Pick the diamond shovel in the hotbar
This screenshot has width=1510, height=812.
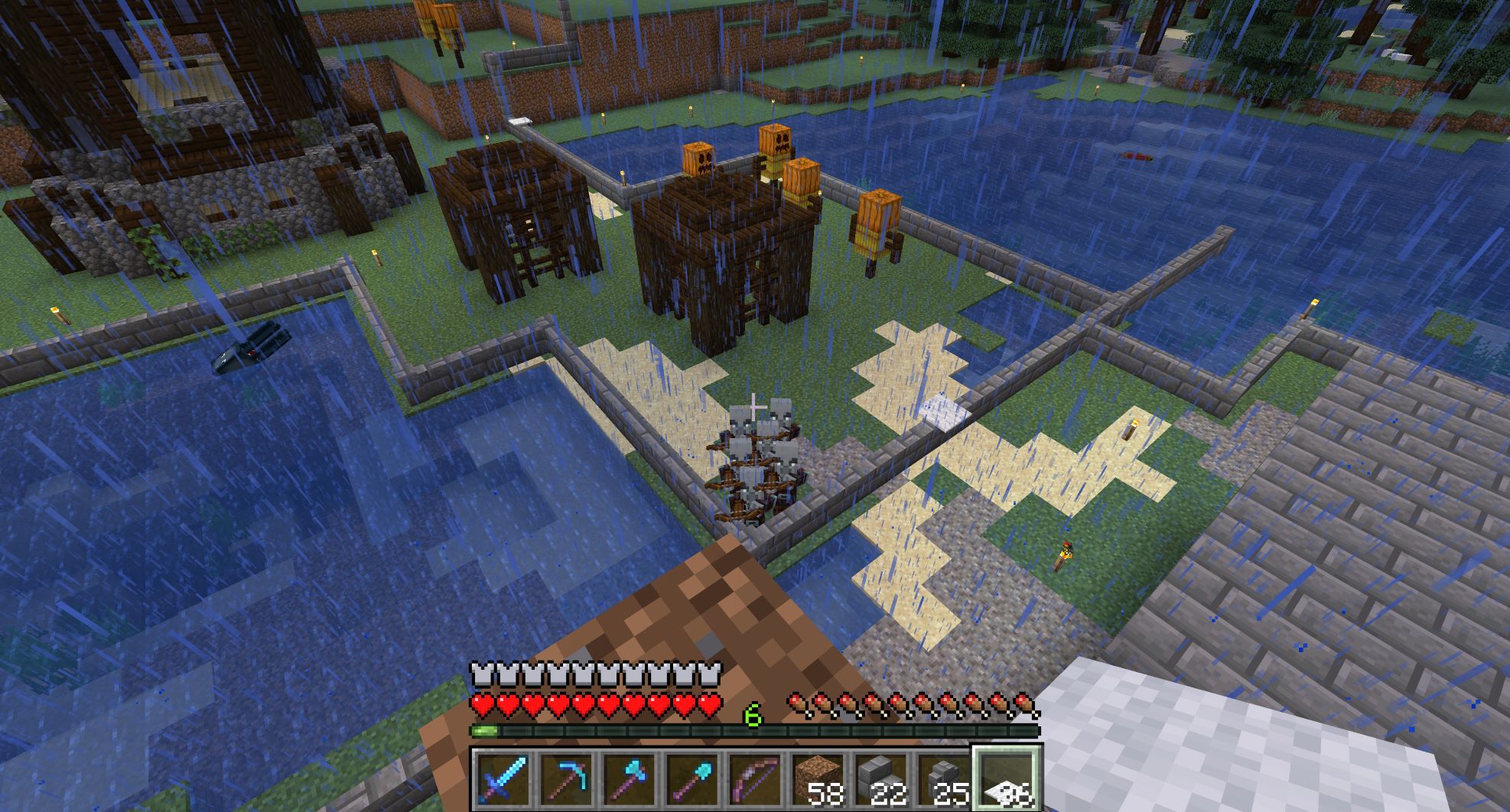(692, 780)
